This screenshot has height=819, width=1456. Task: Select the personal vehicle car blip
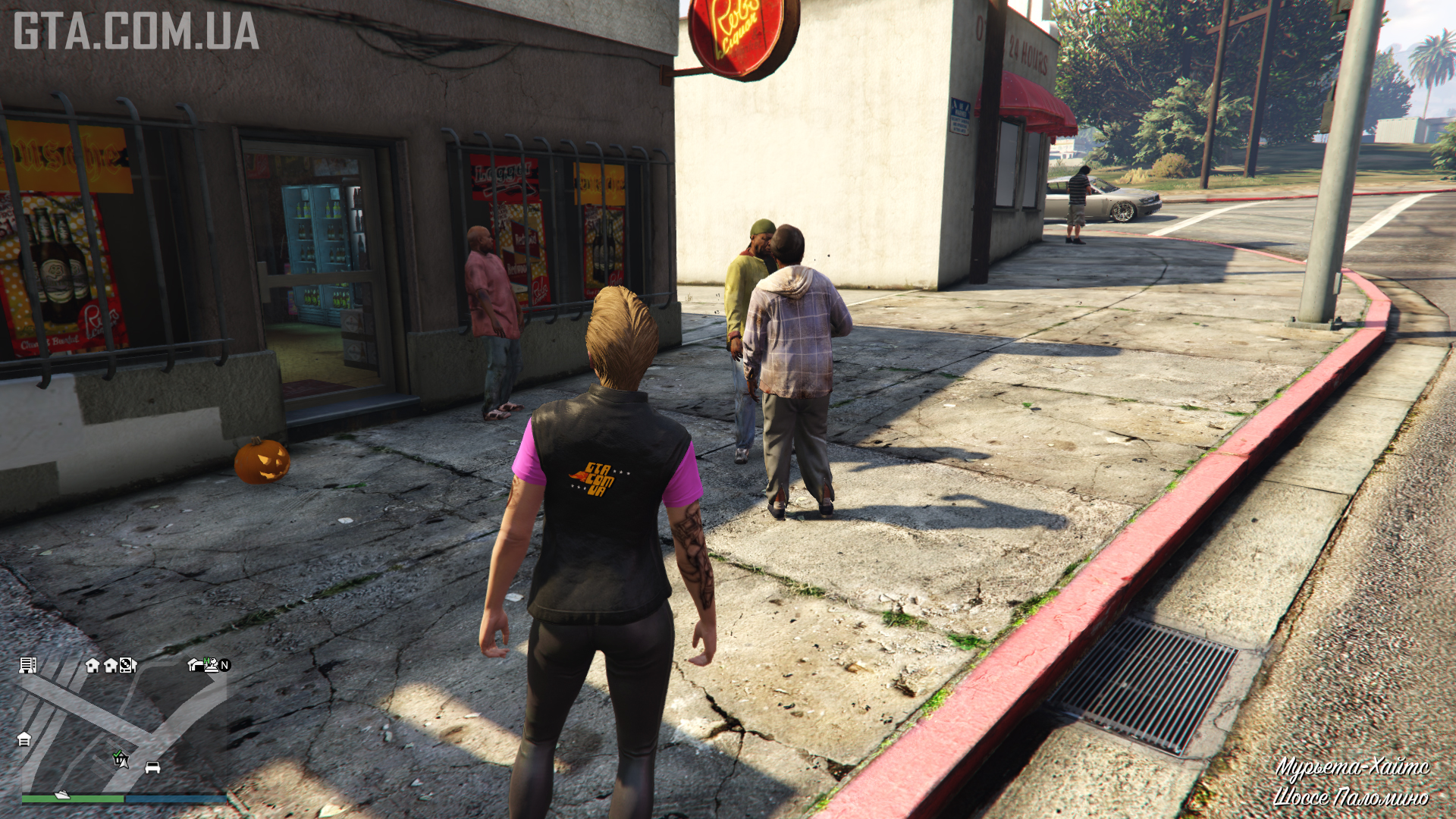tap(152, 767)
